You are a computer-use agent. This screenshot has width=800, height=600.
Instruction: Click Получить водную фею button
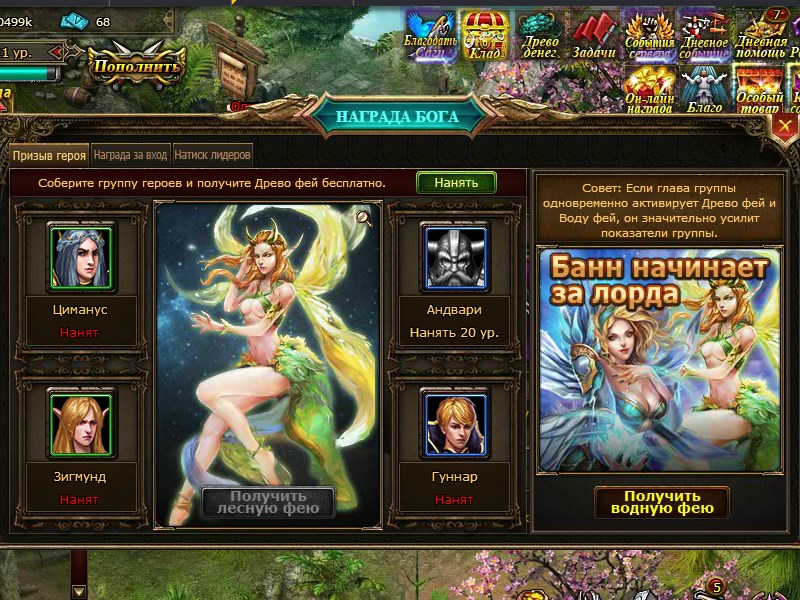(x=662, y=502)
